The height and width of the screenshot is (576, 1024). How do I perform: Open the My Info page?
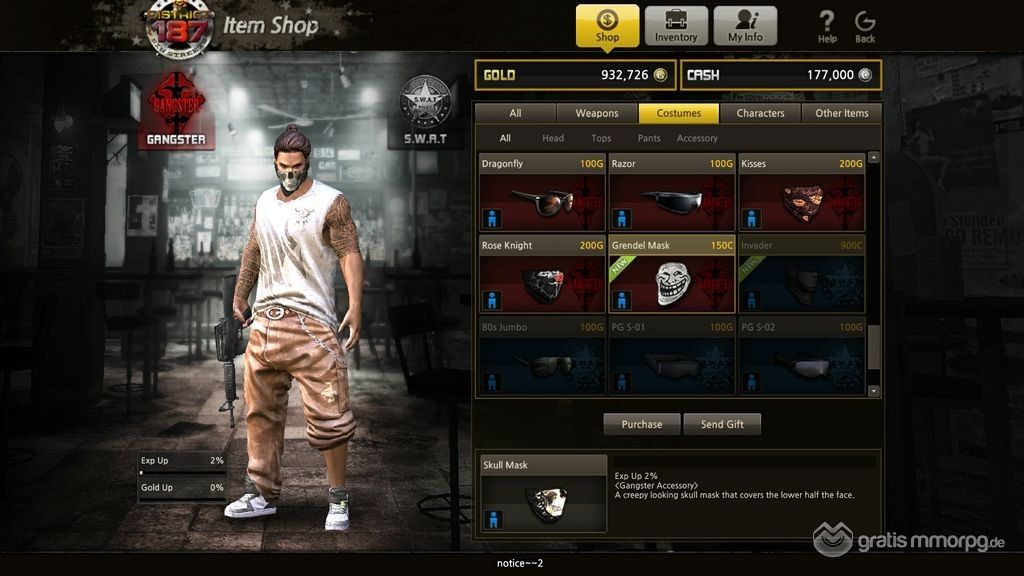(744, 26)
